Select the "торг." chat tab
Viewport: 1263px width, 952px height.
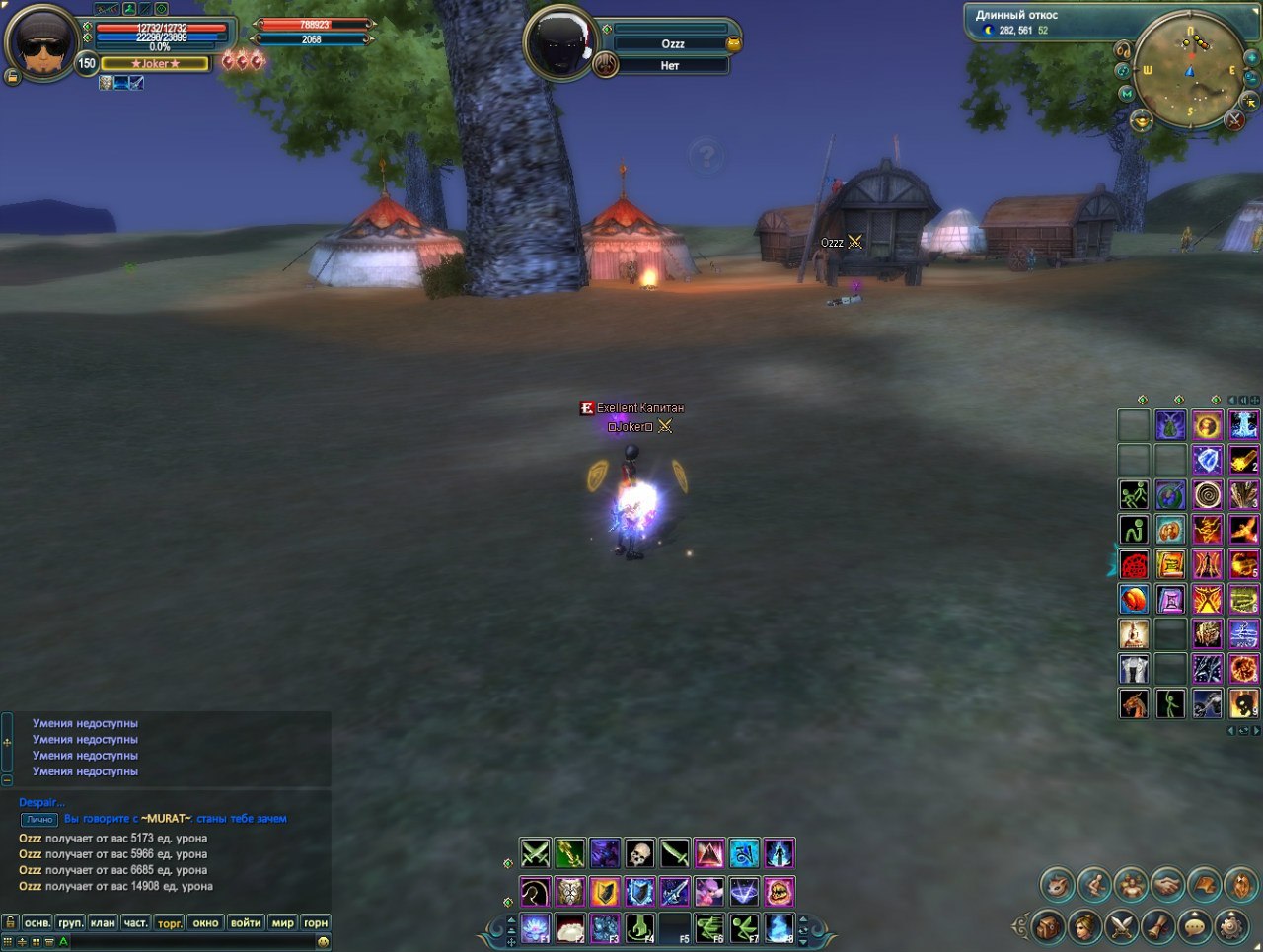click(x=170, y=923)
